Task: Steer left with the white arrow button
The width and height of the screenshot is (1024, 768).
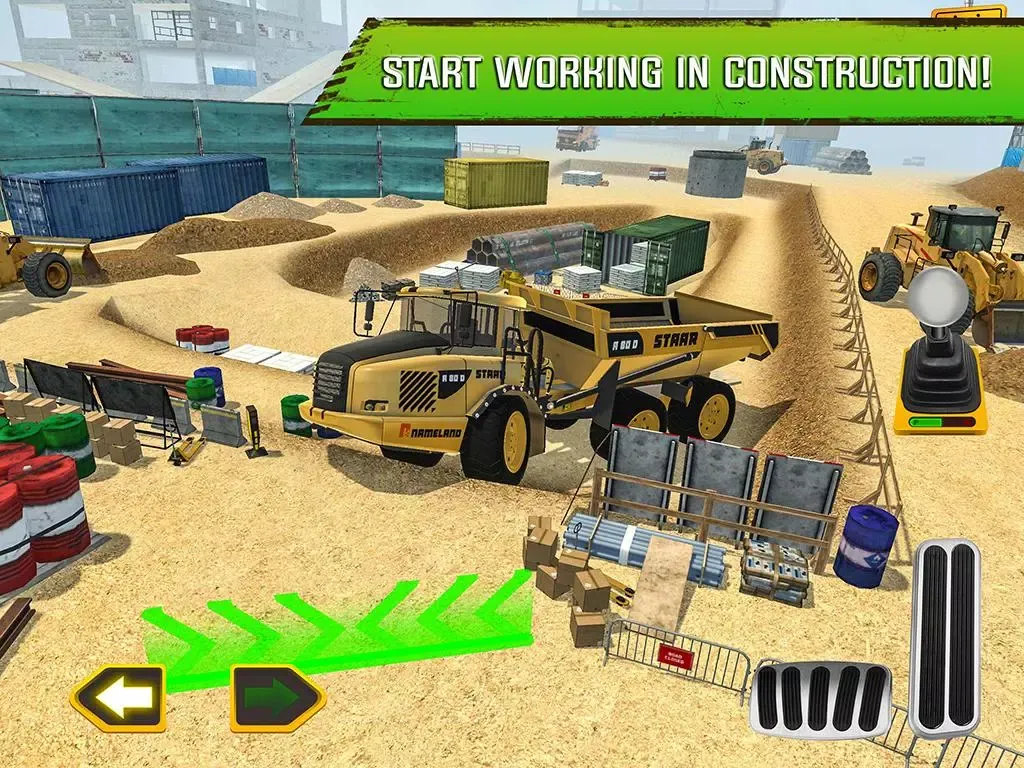Action: (x=117, y=697)
